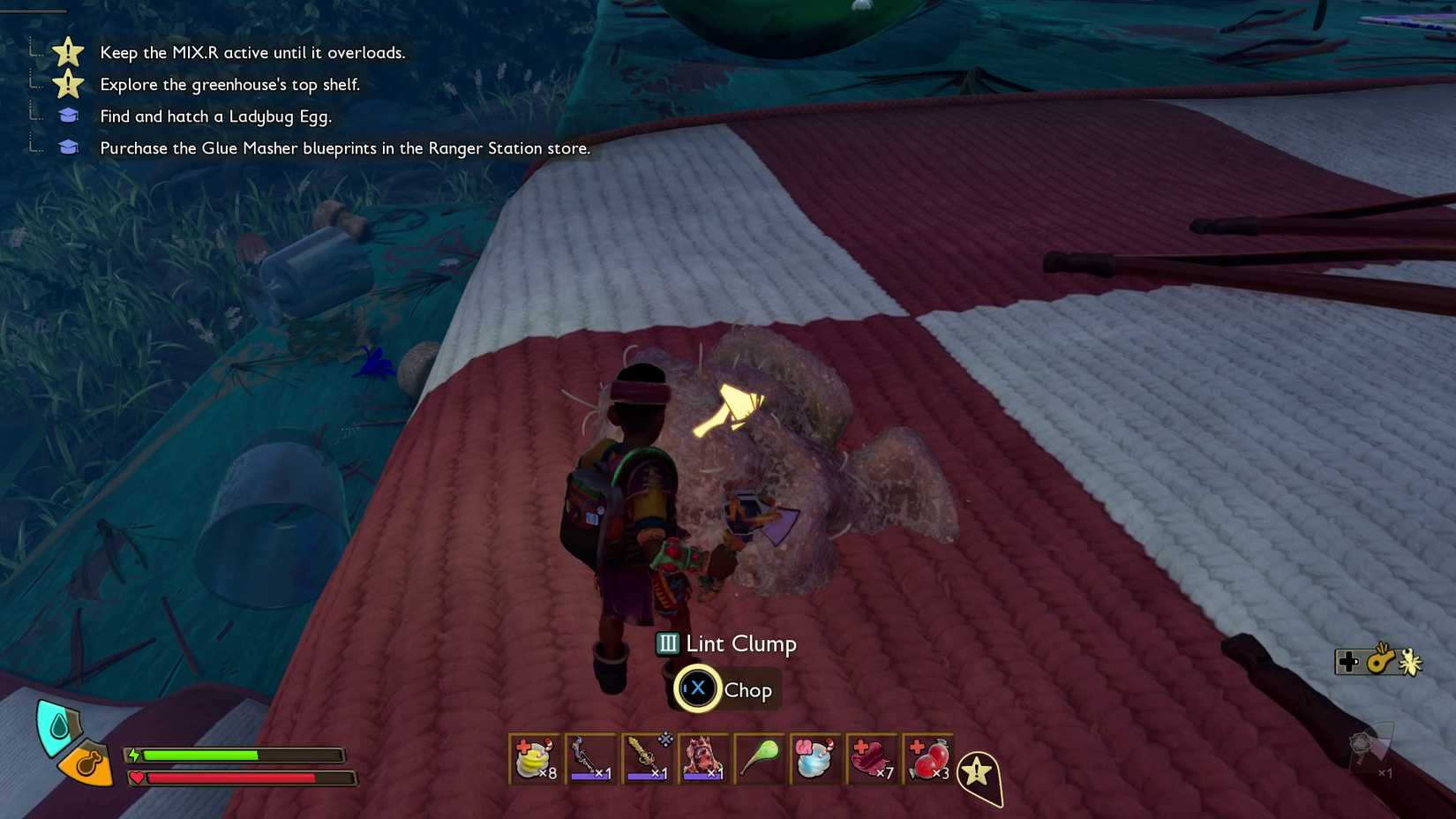Image resolution: width=1456 pixels, height=819 pixels.
Task: Equip the creature armor hotbar item
Action: pyautogui.click(x=705, y=759)
